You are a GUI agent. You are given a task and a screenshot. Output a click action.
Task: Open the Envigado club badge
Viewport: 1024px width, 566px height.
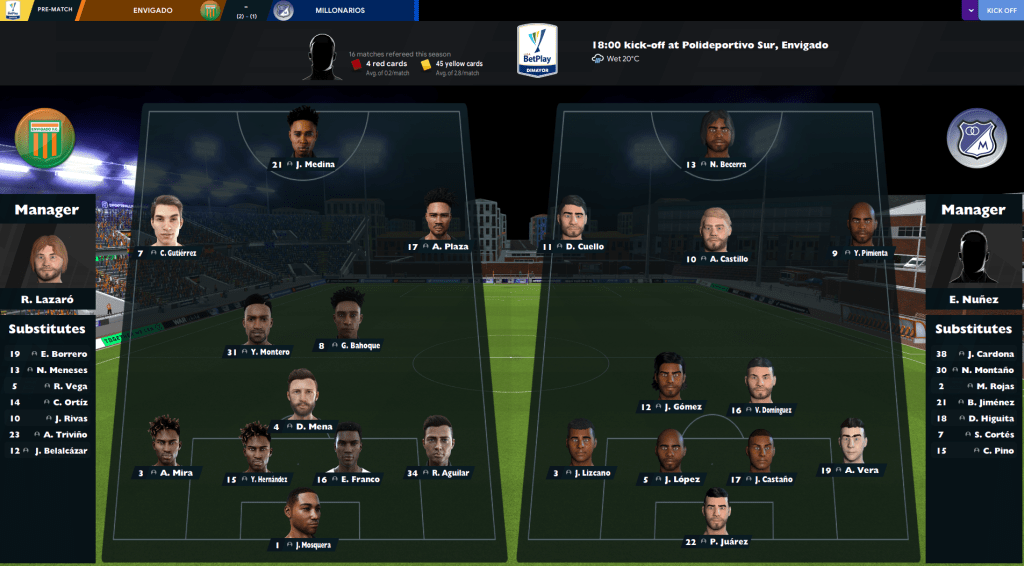(x=46, y=140)
